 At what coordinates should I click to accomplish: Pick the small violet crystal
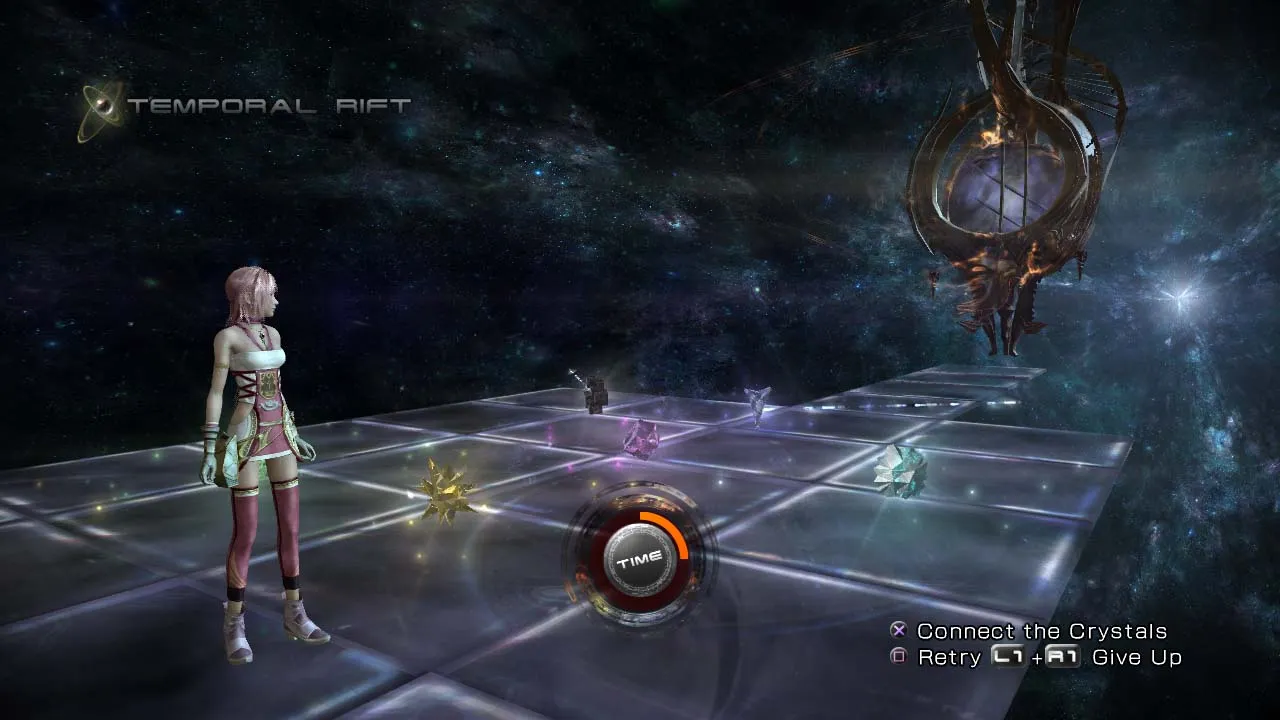(757, 402)
